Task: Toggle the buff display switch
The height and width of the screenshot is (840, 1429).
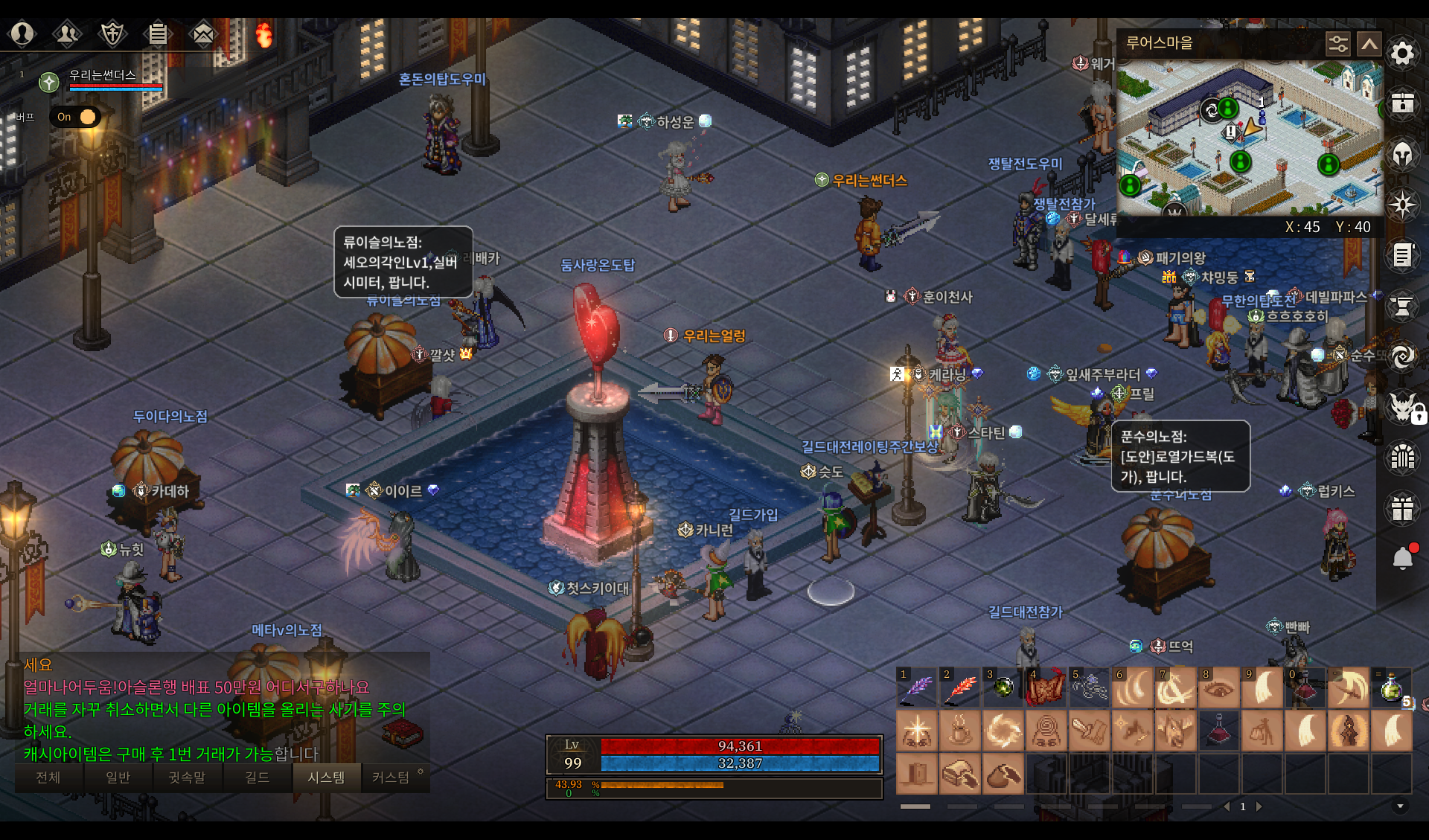Action: [x=77, y=117]
